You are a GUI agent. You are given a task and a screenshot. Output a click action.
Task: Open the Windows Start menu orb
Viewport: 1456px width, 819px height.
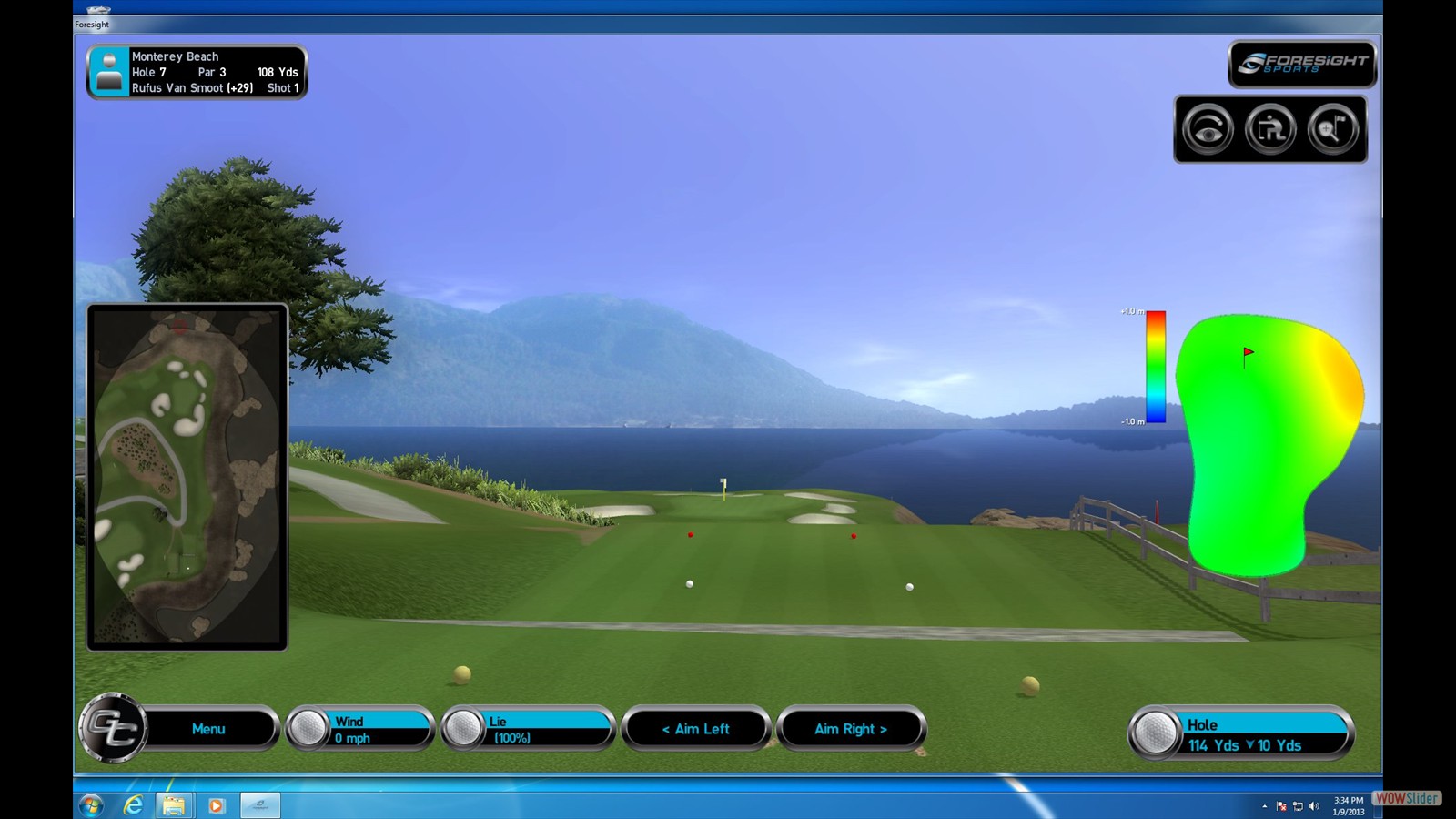91,805
